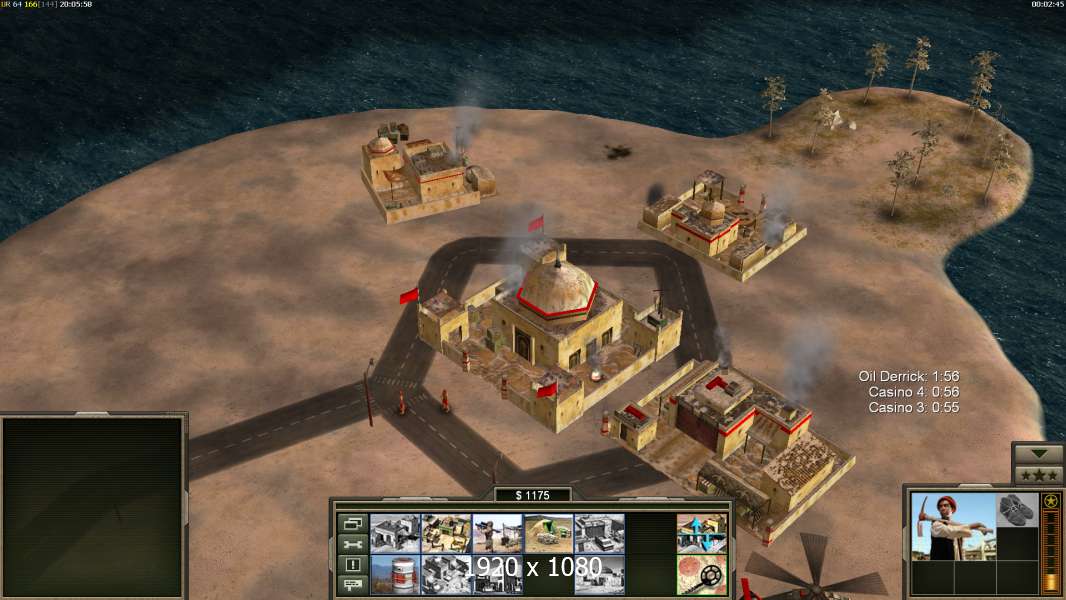Select the Stinger Site build icon
The image size is (1066, 600).
[x=497, y=533]
